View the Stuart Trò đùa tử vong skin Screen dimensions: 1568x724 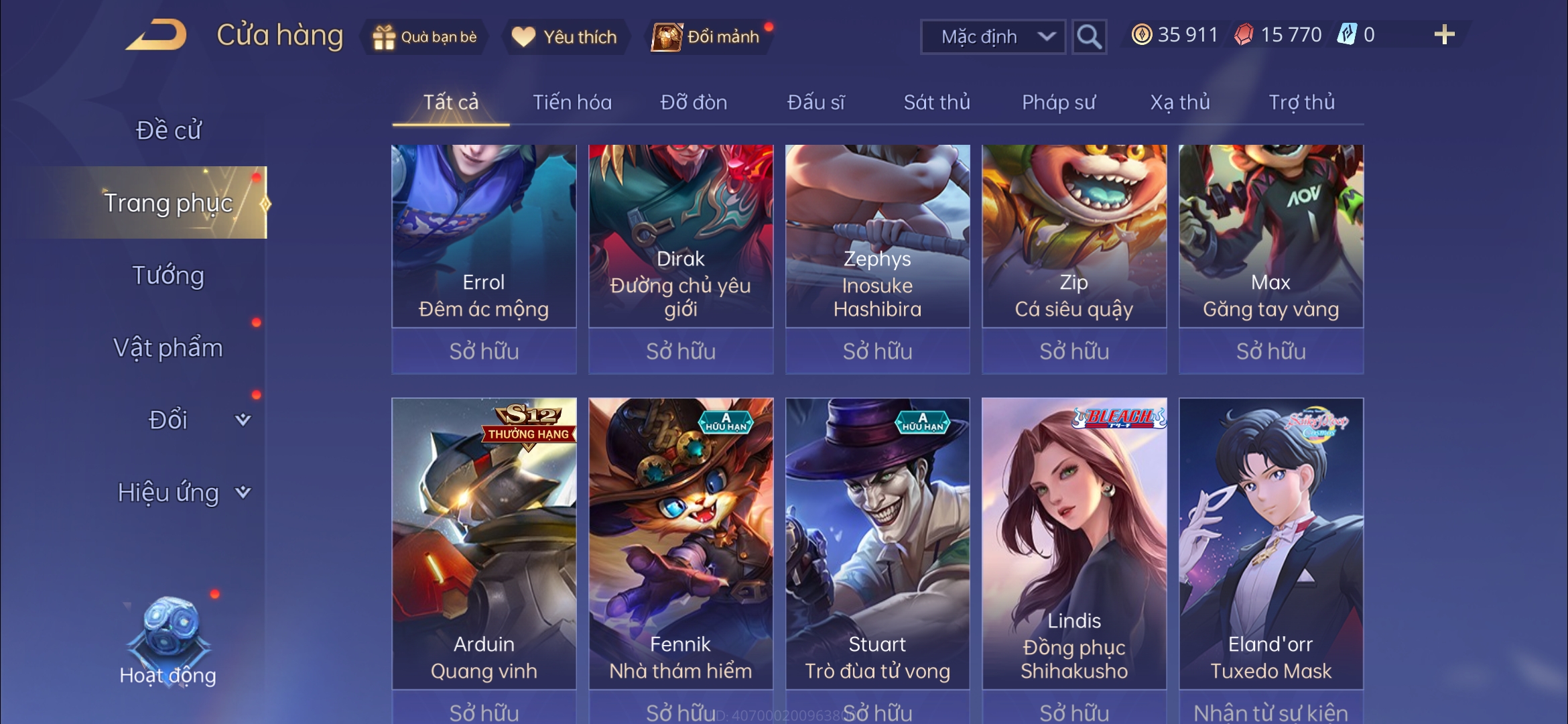point(877,543)
